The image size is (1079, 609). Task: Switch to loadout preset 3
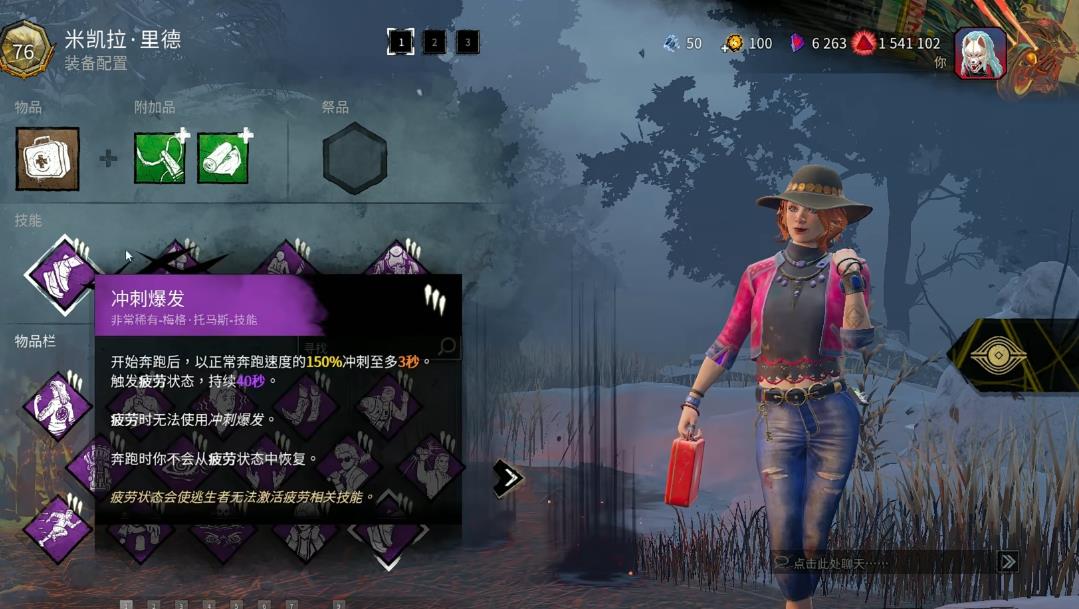pos(467,42)
